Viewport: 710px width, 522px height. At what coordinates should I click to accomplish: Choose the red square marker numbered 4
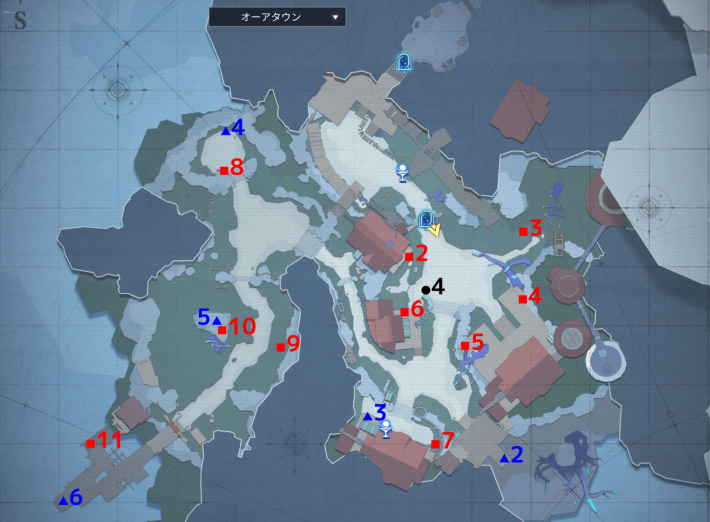click(x=523, y=298)
